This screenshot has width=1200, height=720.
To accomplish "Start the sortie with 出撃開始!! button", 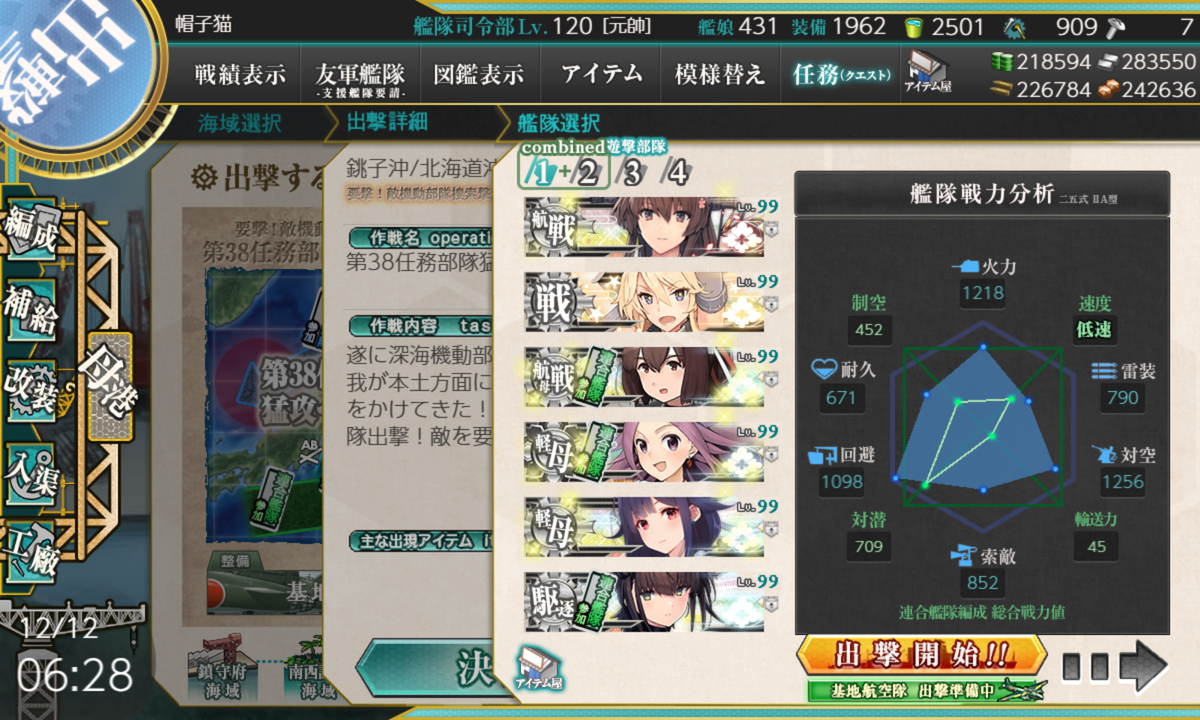I will [921, 656].
